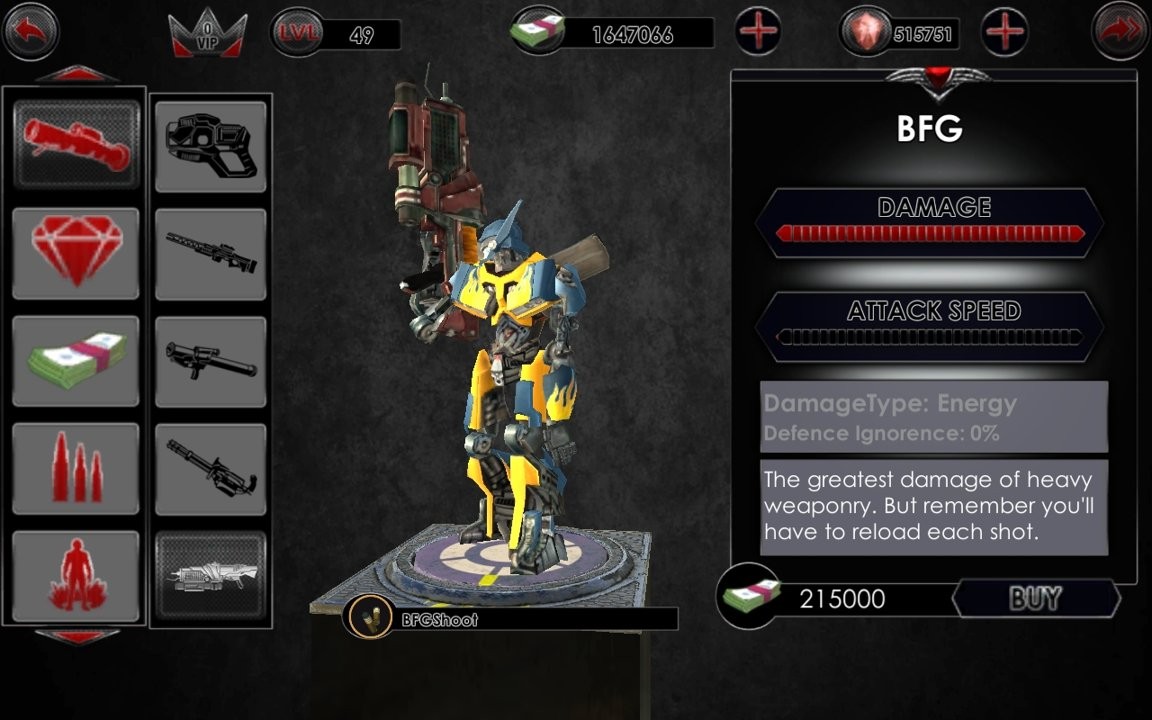1152x720 pixels.
Task: Go back using the left arrow
Action: pos(31,31)
